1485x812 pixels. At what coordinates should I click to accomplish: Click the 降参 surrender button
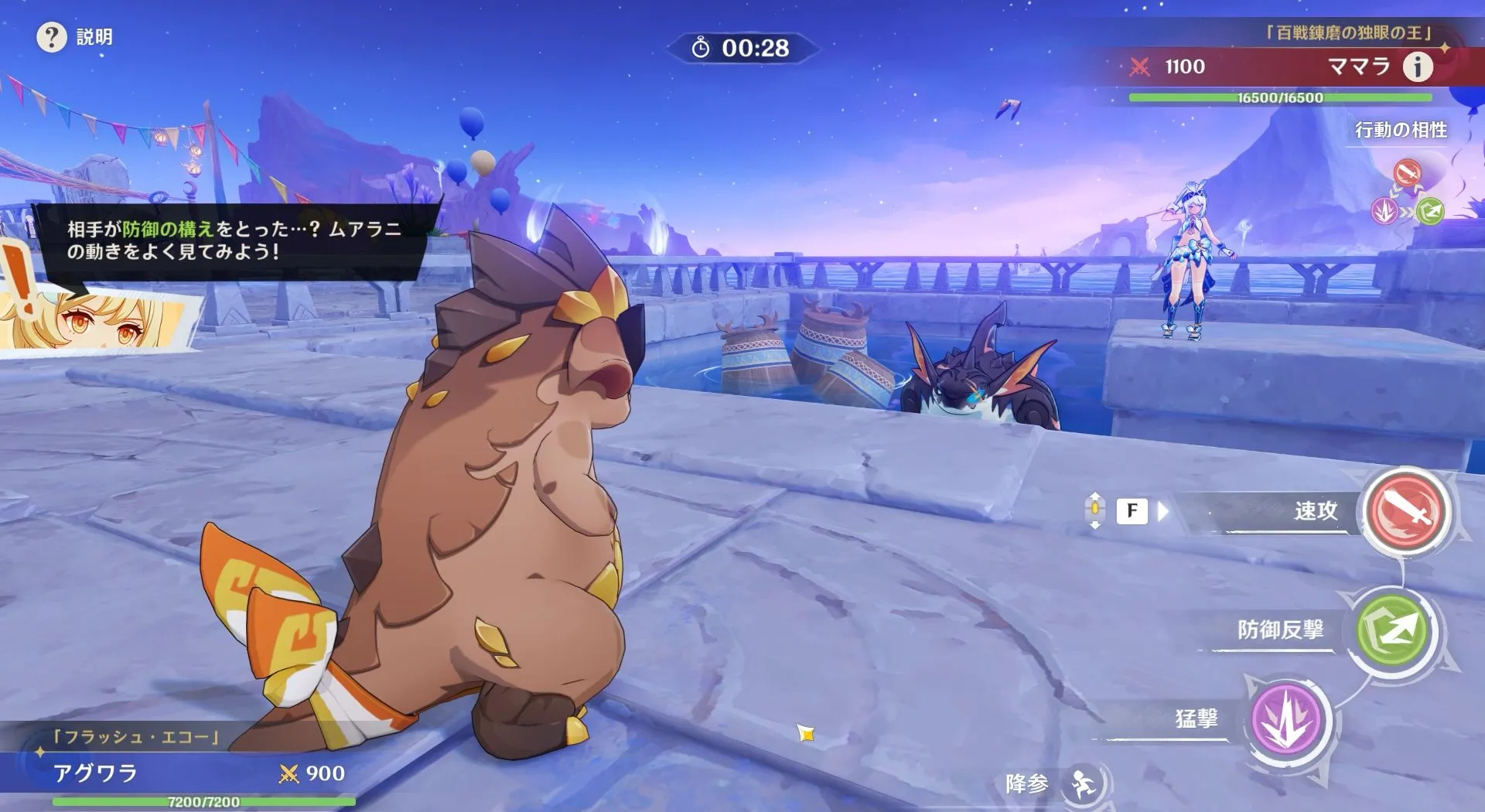[x=1083, y=785]
